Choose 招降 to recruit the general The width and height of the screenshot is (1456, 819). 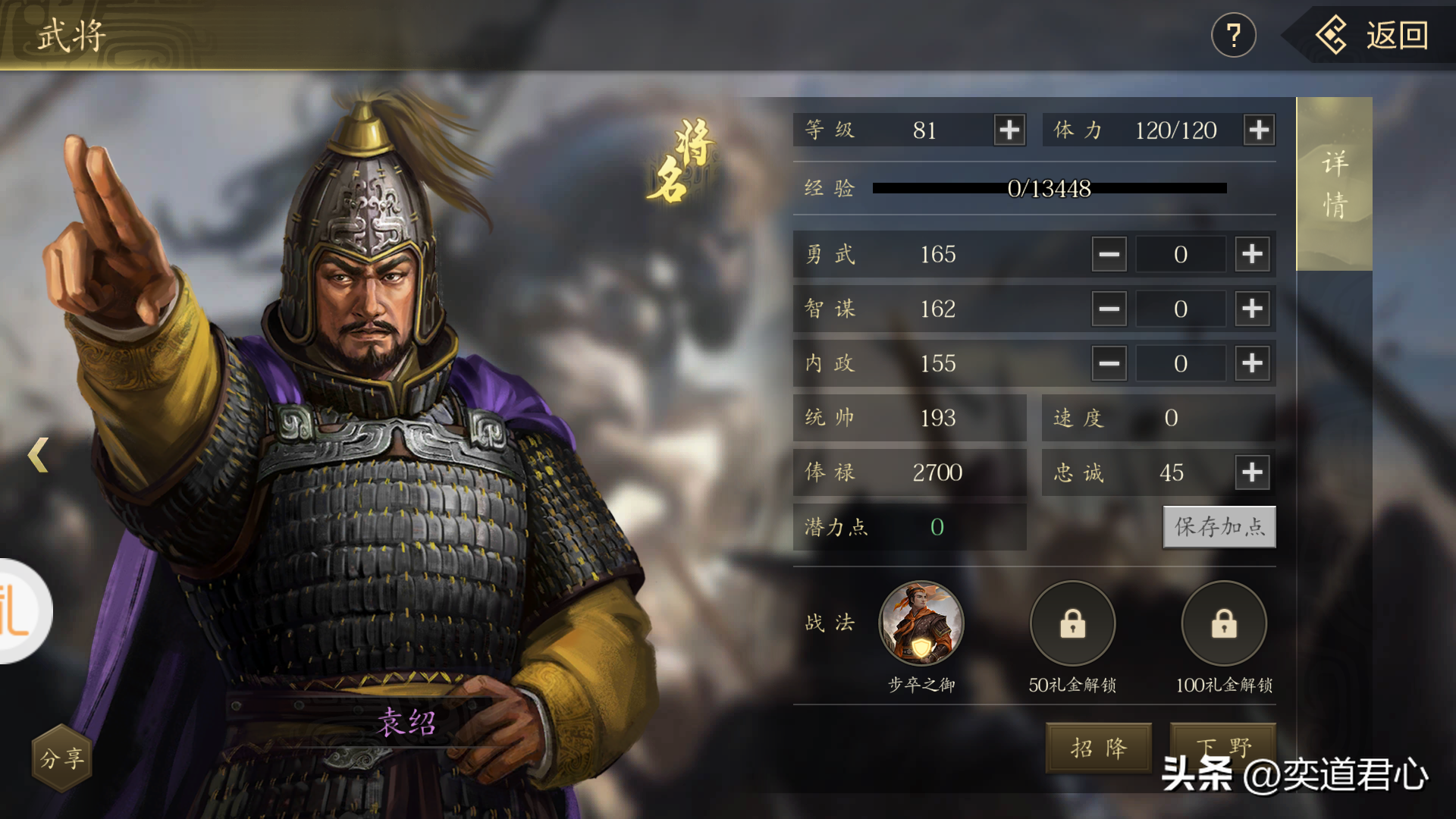click(x=1099, y=748)
